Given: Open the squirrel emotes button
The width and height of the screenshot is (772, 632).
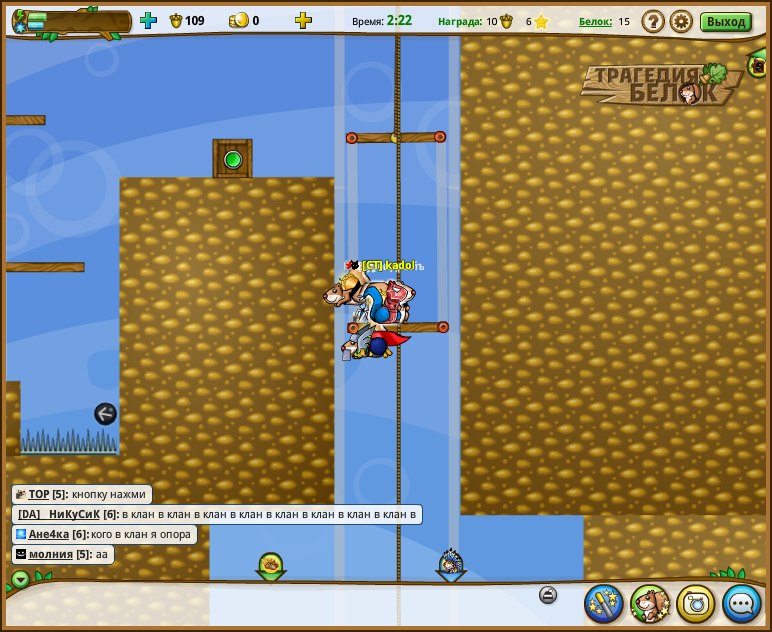Looking at the screenshot, I should pos(650,603).
